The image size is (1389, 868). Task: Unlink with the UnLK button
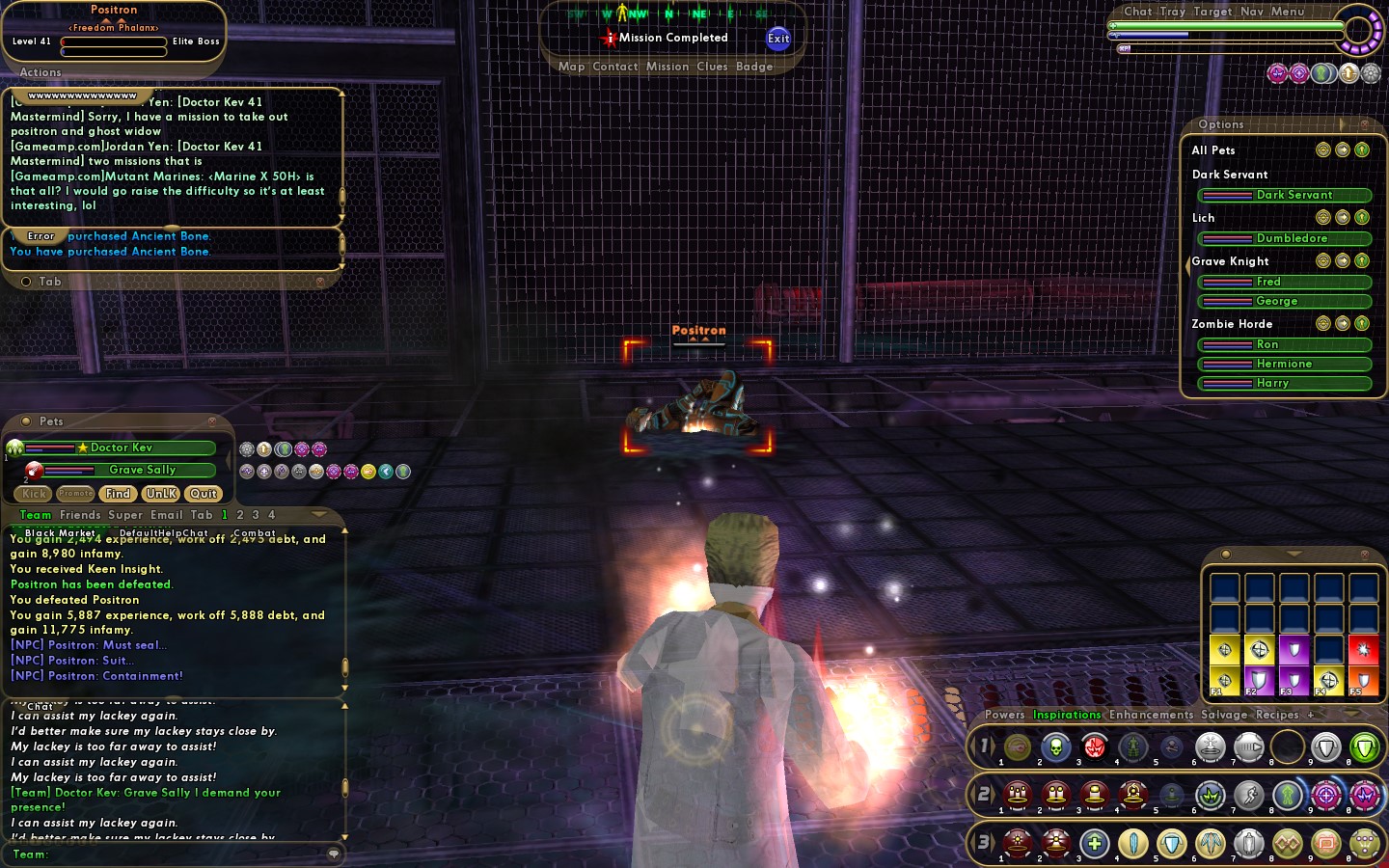coord(161,494)
